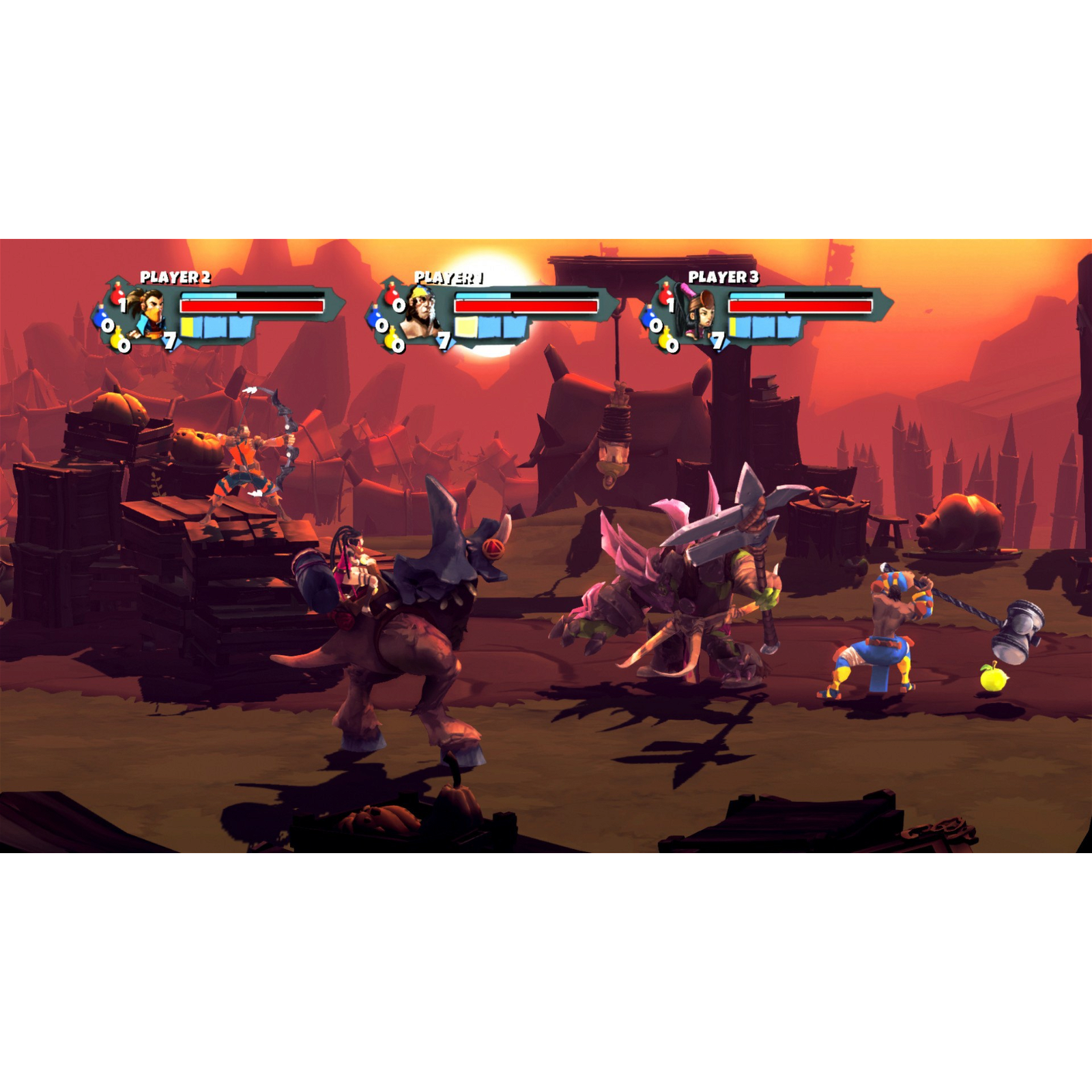This screenshot has width=1092, height=1092.
Task: Click Player 2's yellow potion icon
Action: tap(117, 339)
